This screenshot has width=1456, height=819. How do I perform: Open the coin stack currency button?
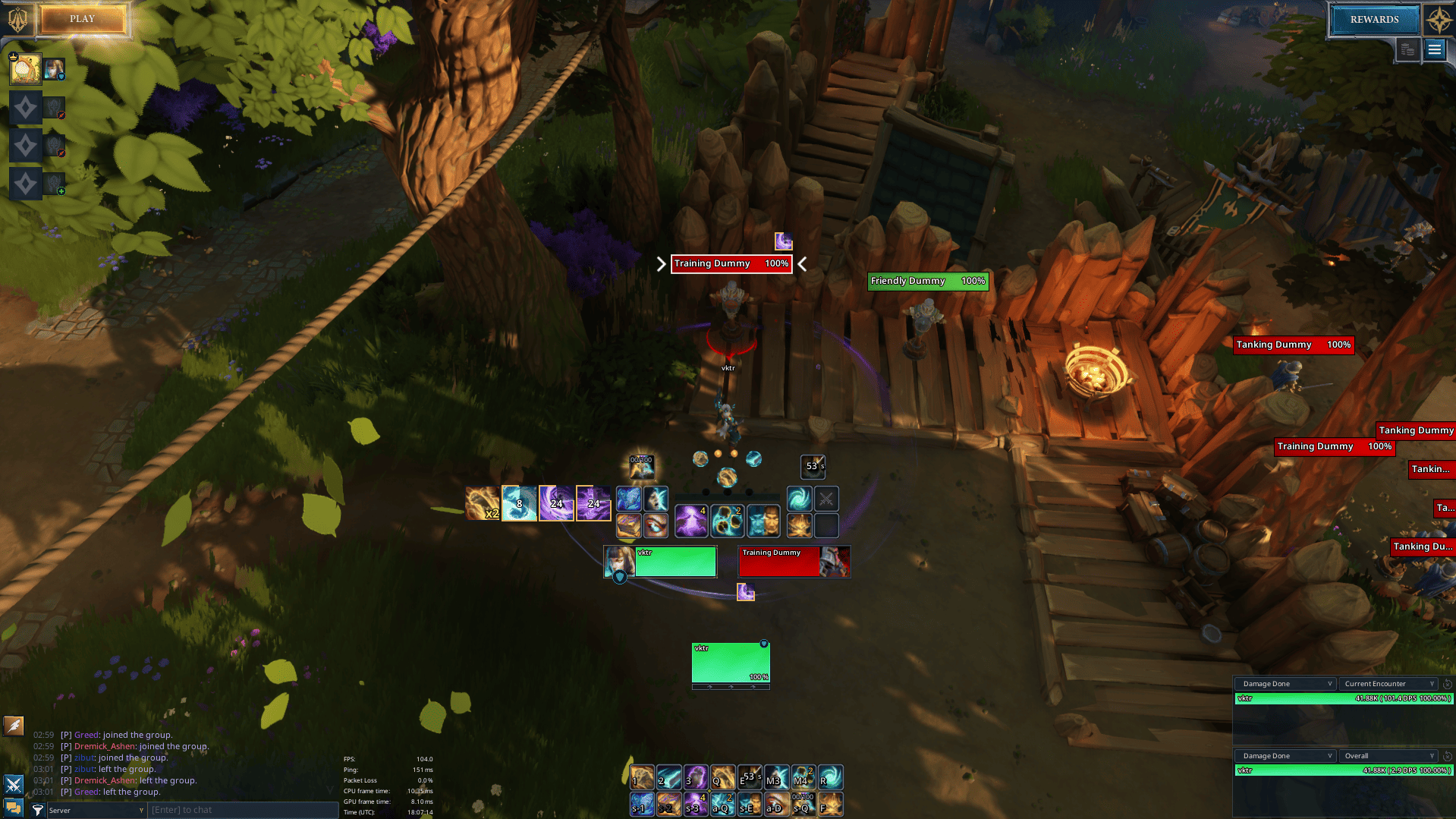tap(1407, 50)
